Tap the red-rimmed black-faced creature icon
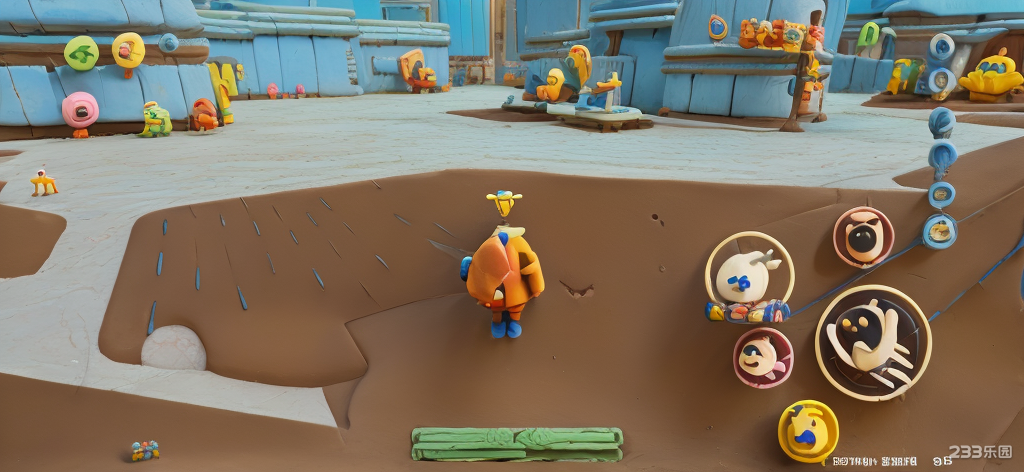 point(863,237)
